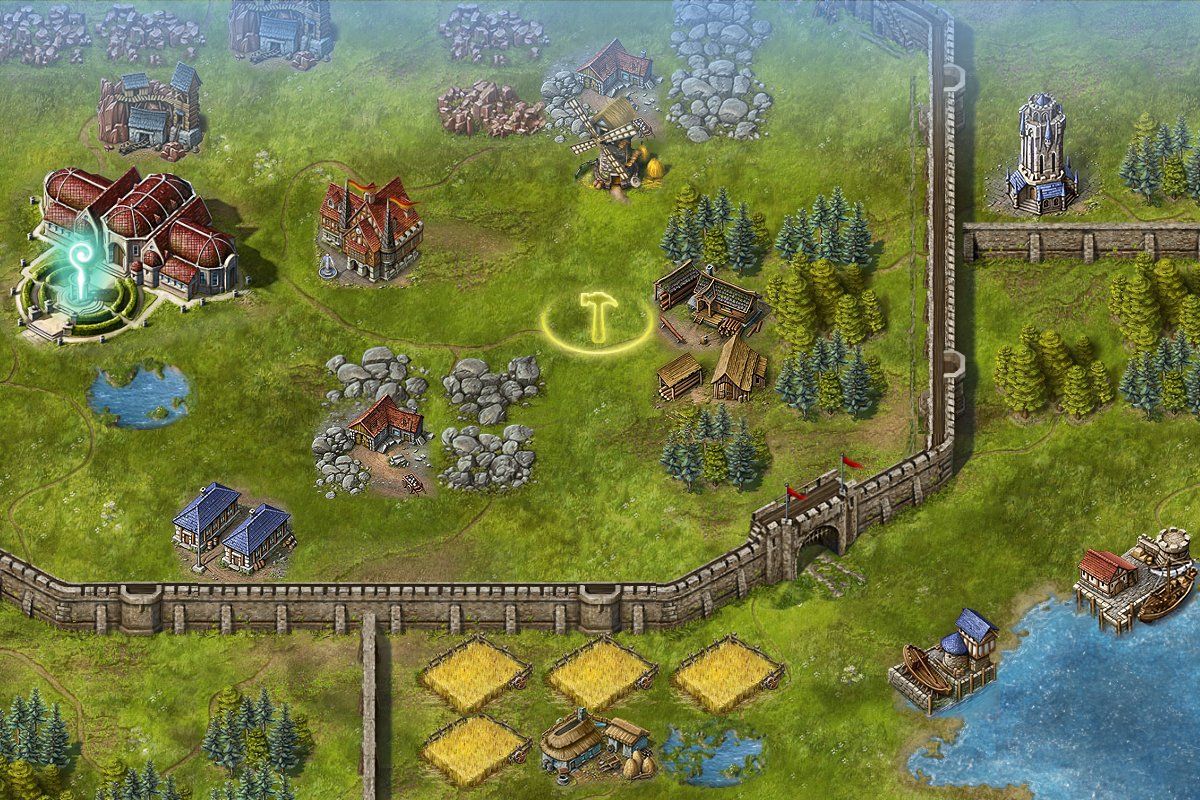Click the glowing yellow hammer build marker
This screenshot has width=1200, height=800.
pos(598,318)
